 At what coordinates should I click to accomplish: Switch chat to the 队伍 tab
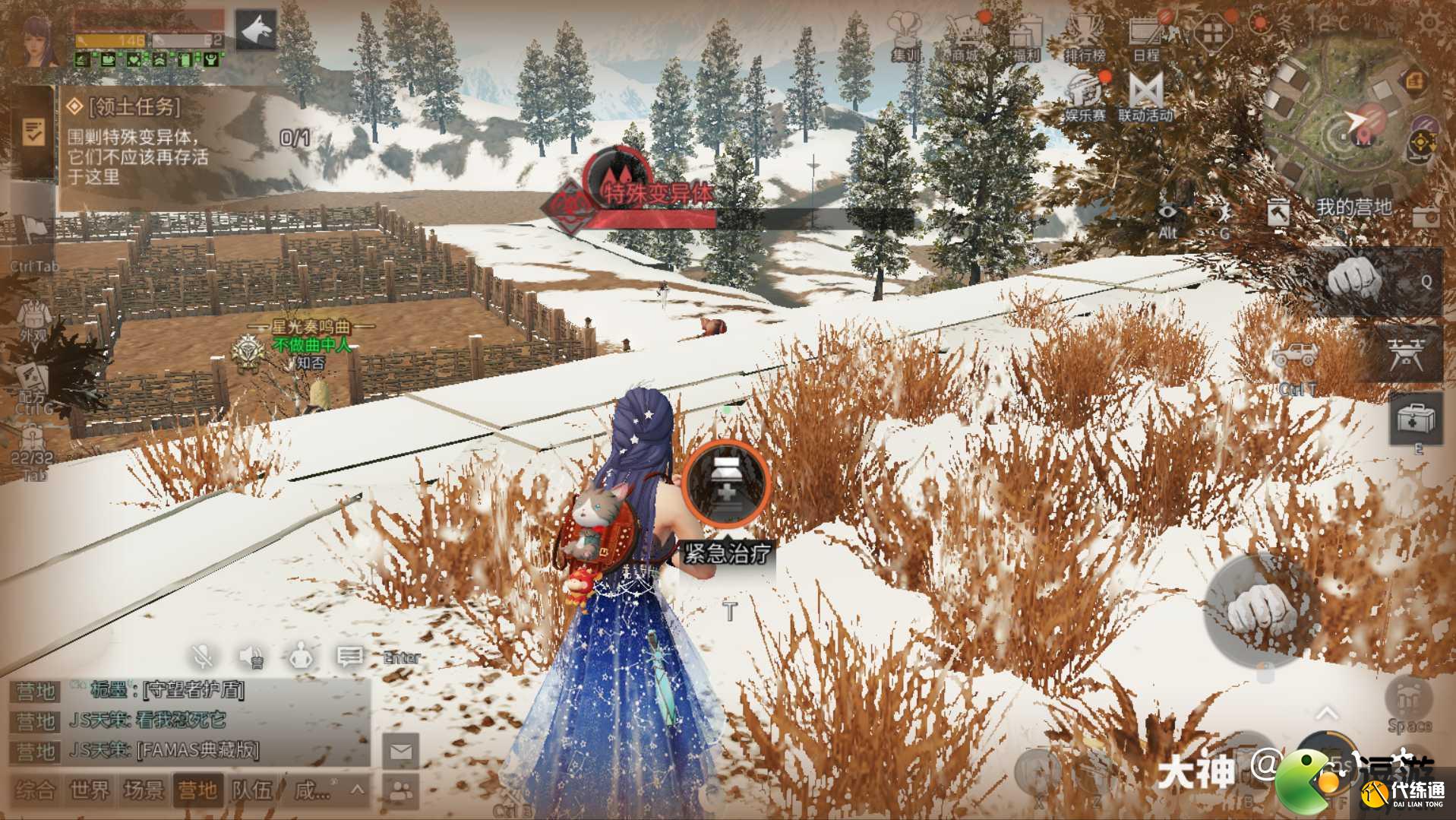[252, 790]
